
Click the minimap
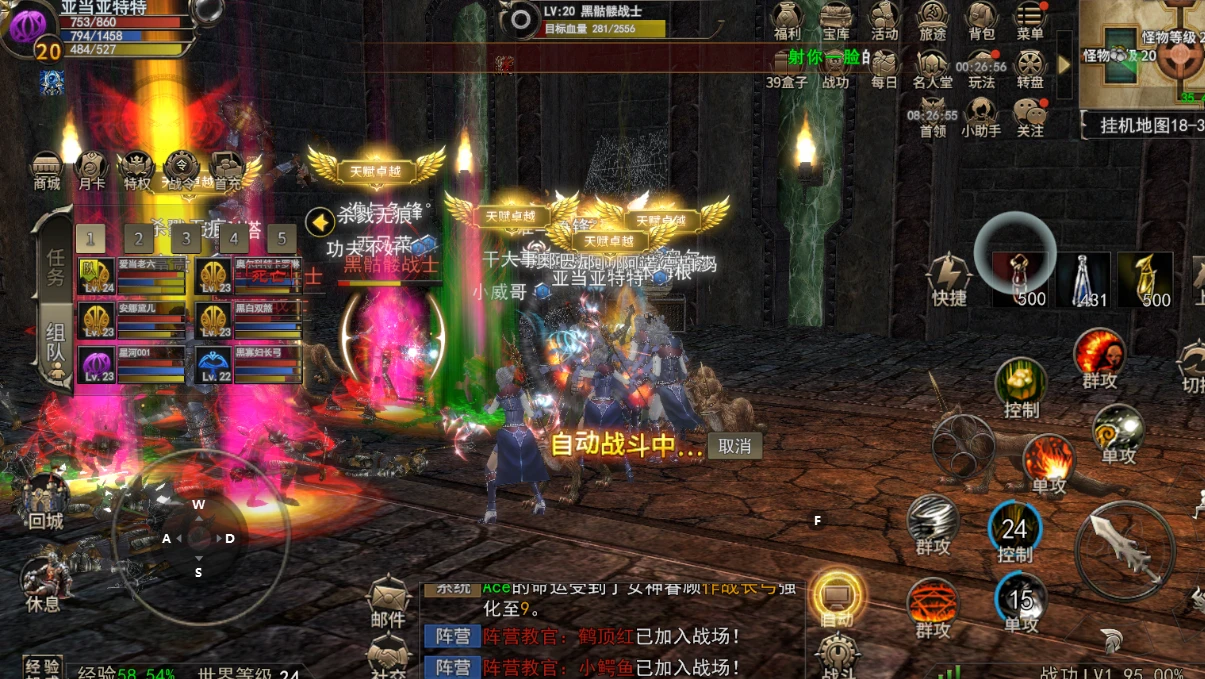point(1150,55)
